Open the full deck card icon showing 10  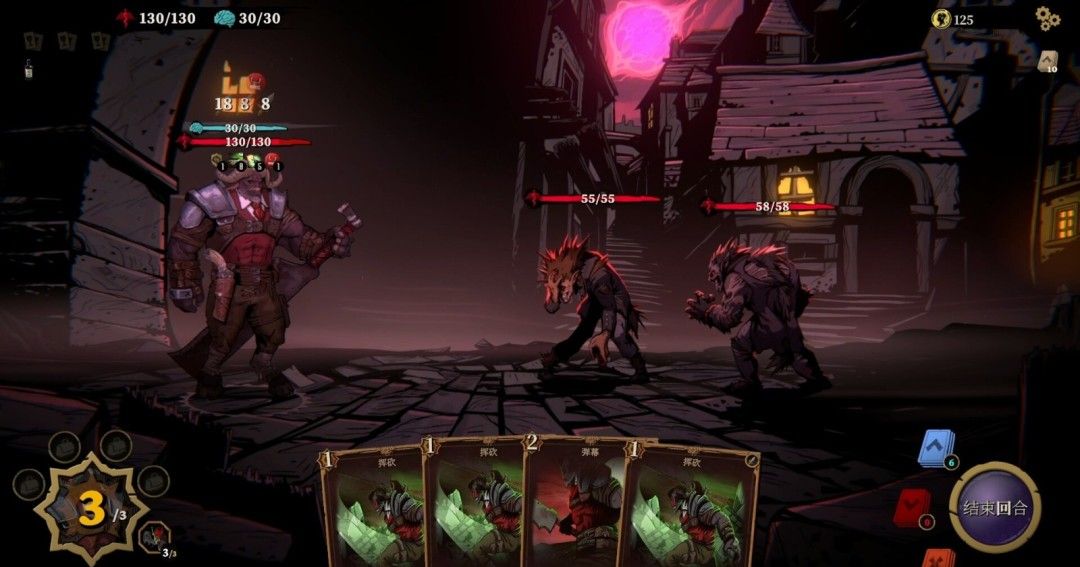click(1048, 62)
